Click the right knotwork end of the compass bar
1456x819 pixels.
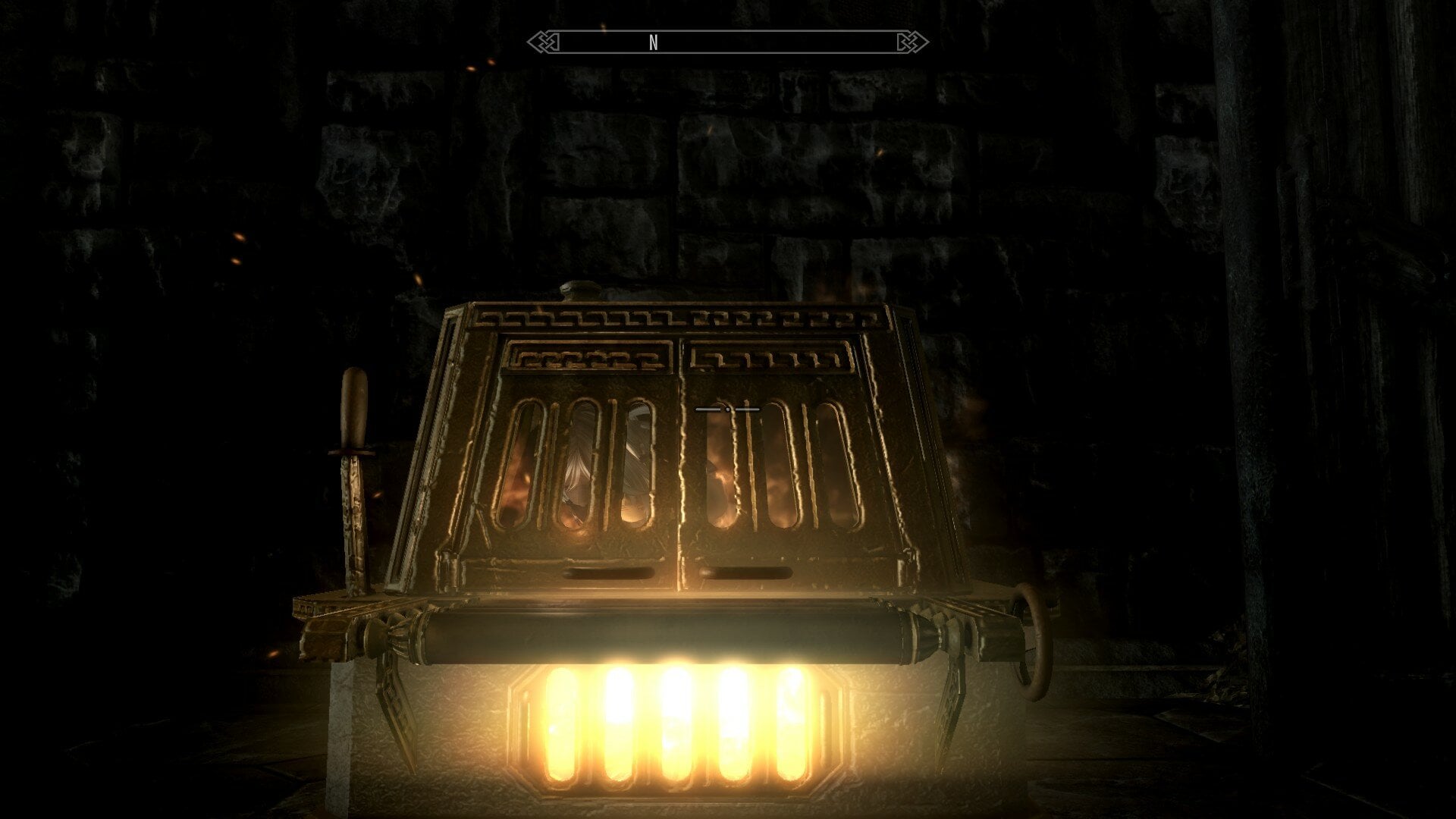(x=912, y=42)
